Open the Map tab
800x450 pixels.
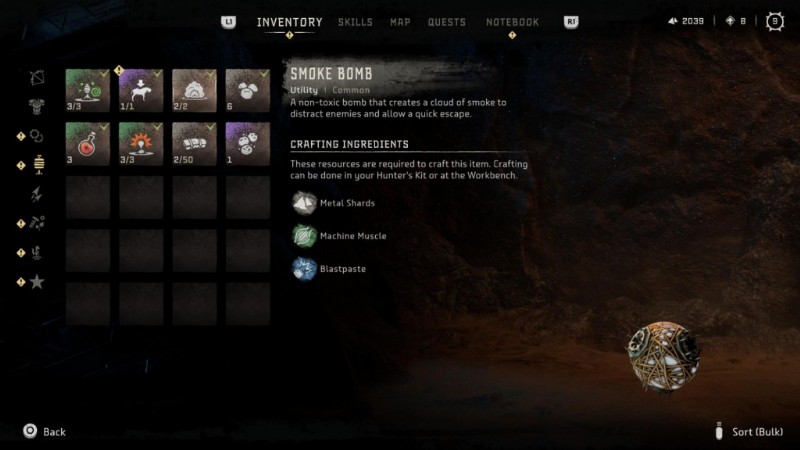pyautogui.click(x=400, y=22)
